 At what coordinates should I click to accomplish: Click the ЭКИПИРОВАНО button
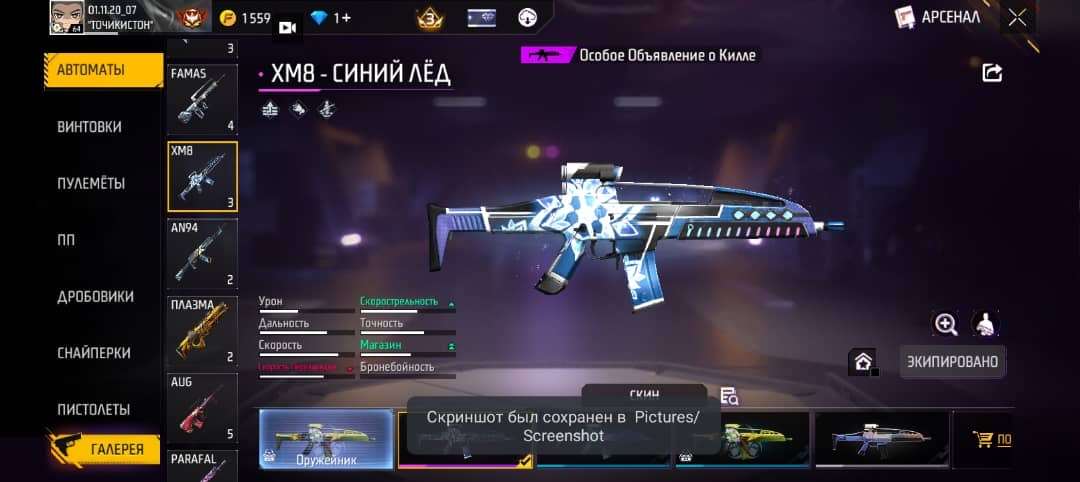(x=952, y=362)
